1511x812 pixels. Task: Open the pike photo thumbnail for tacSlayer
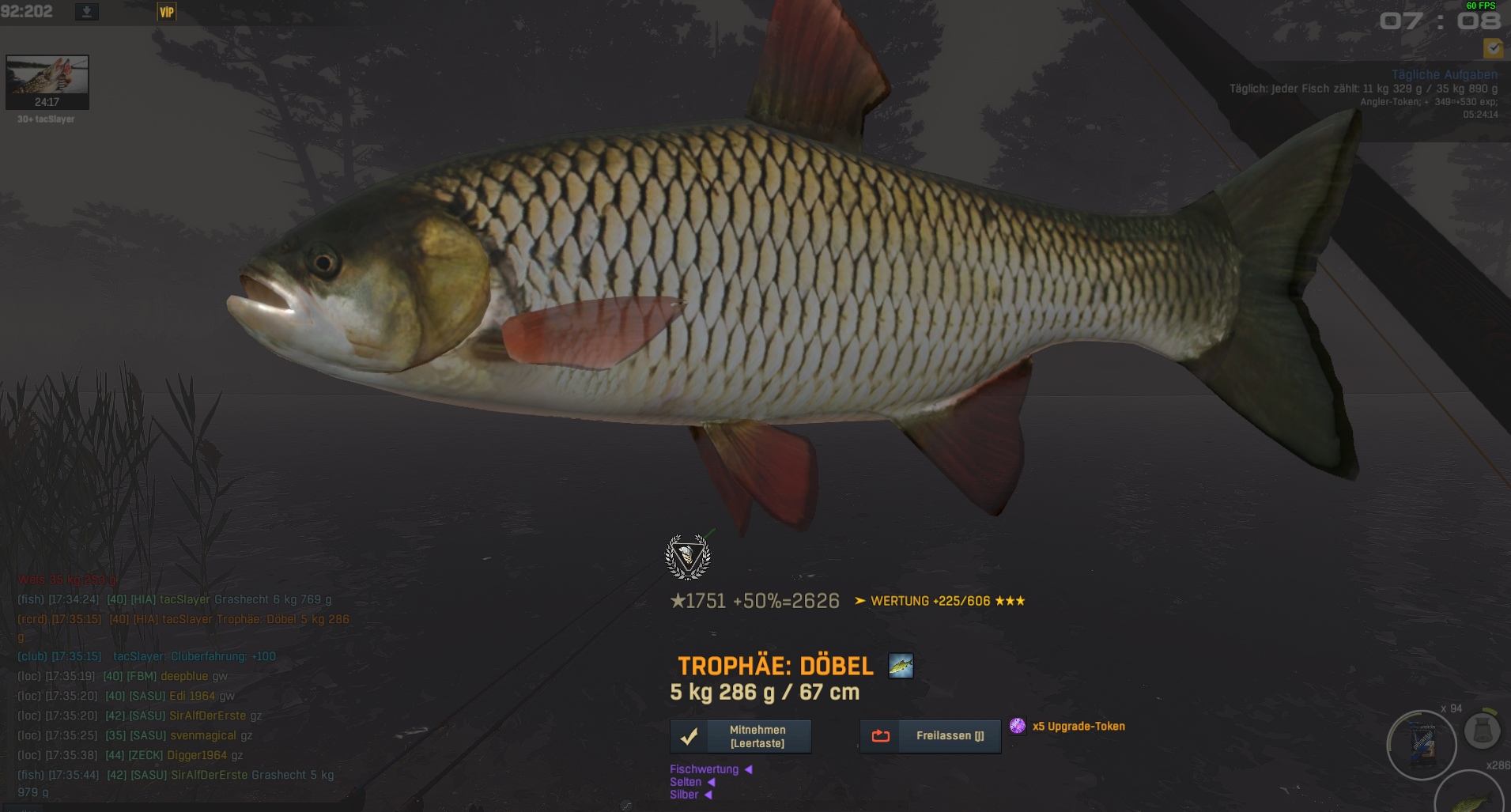coord(47,81)
